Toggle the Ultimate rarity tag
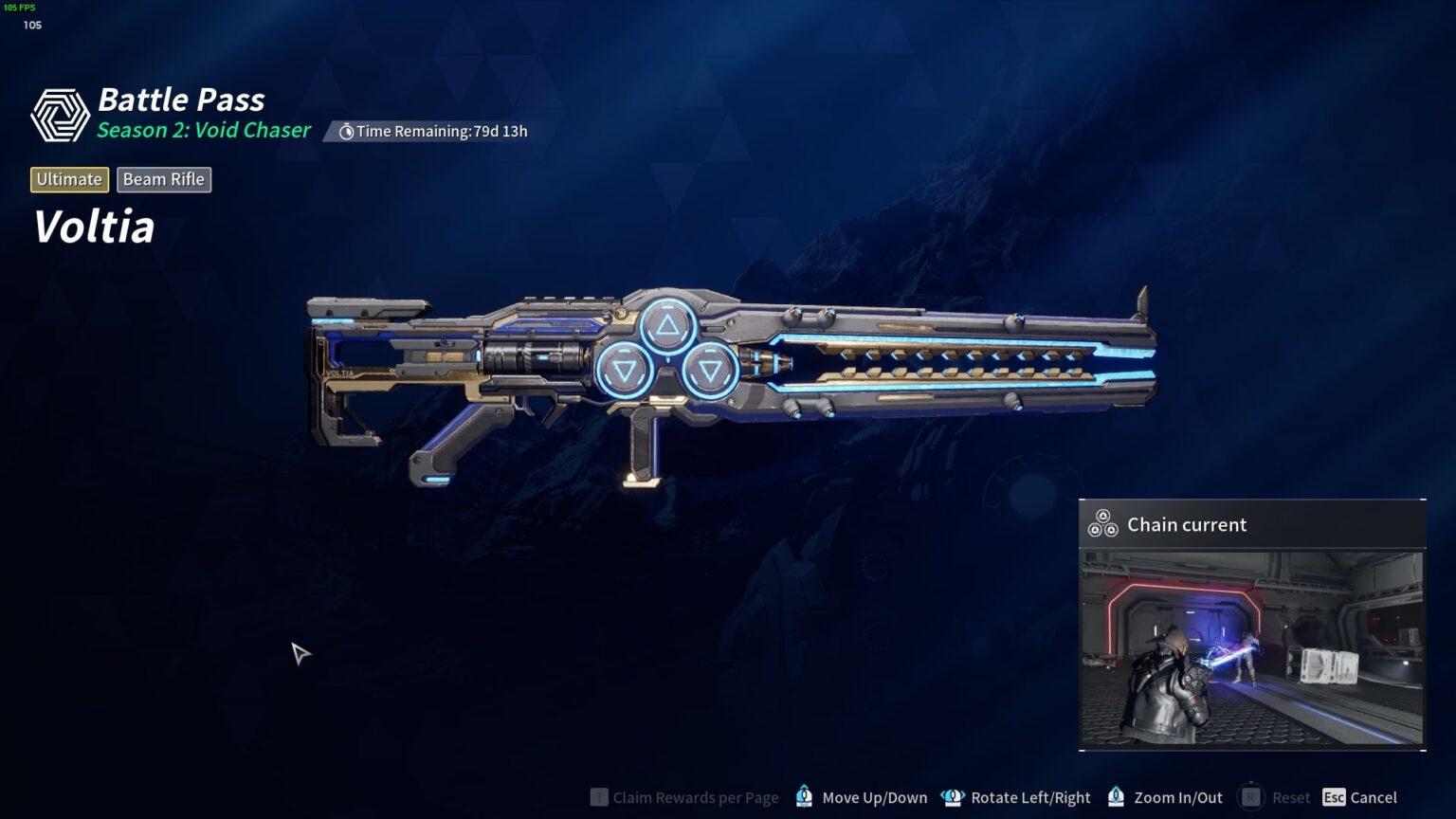1456x819 pixels. 68,179
